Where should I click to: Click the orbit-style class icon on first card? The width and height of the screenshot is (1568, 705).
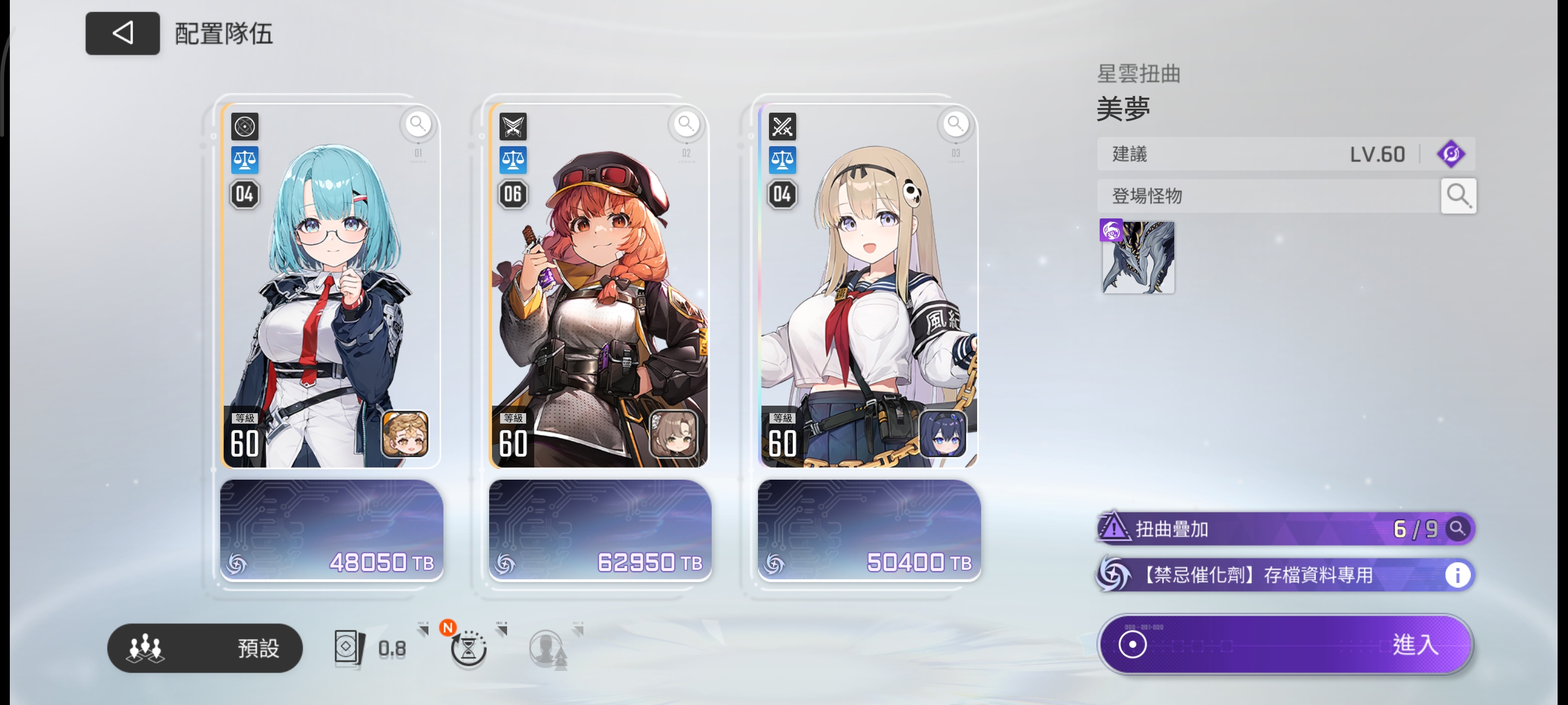244,127
